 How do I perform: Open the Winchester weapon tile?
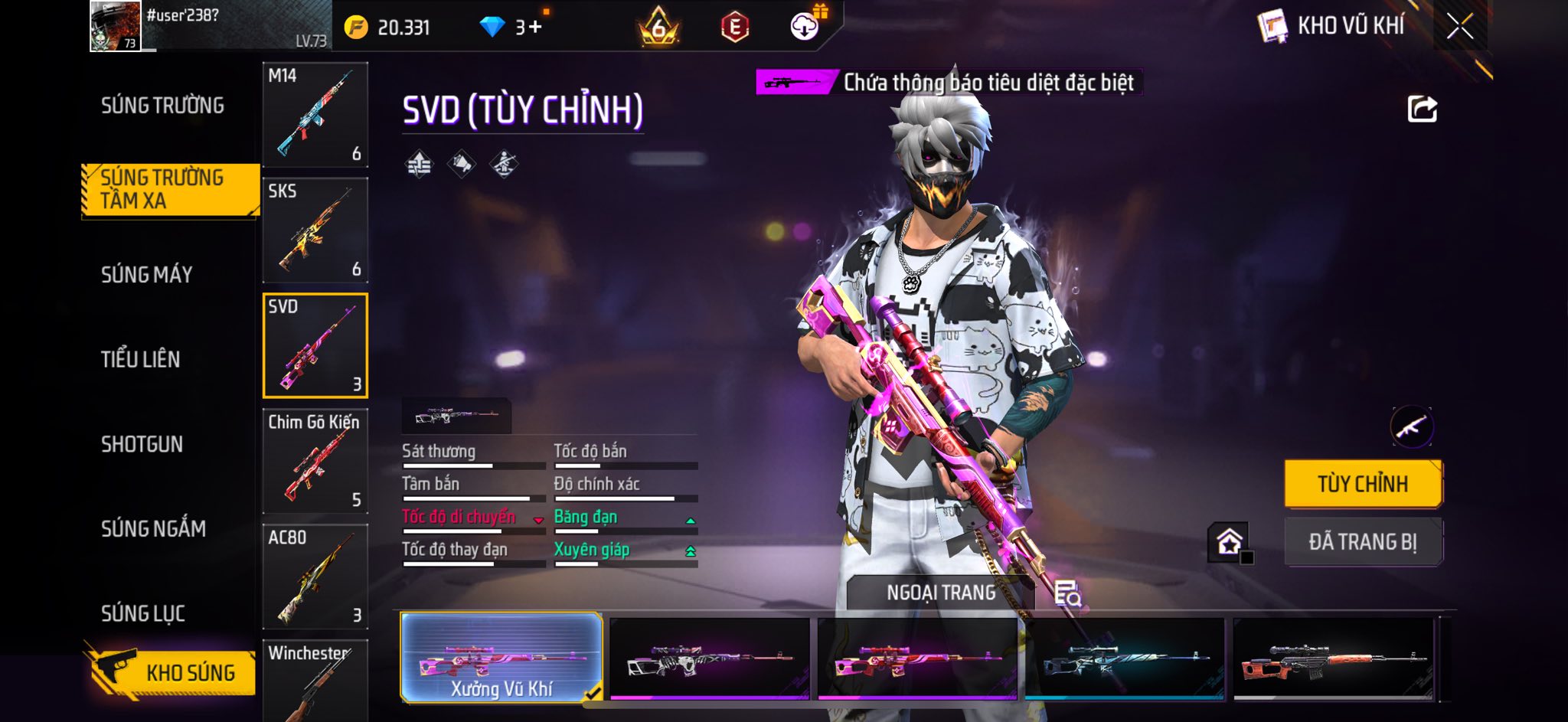click(315, 681)
